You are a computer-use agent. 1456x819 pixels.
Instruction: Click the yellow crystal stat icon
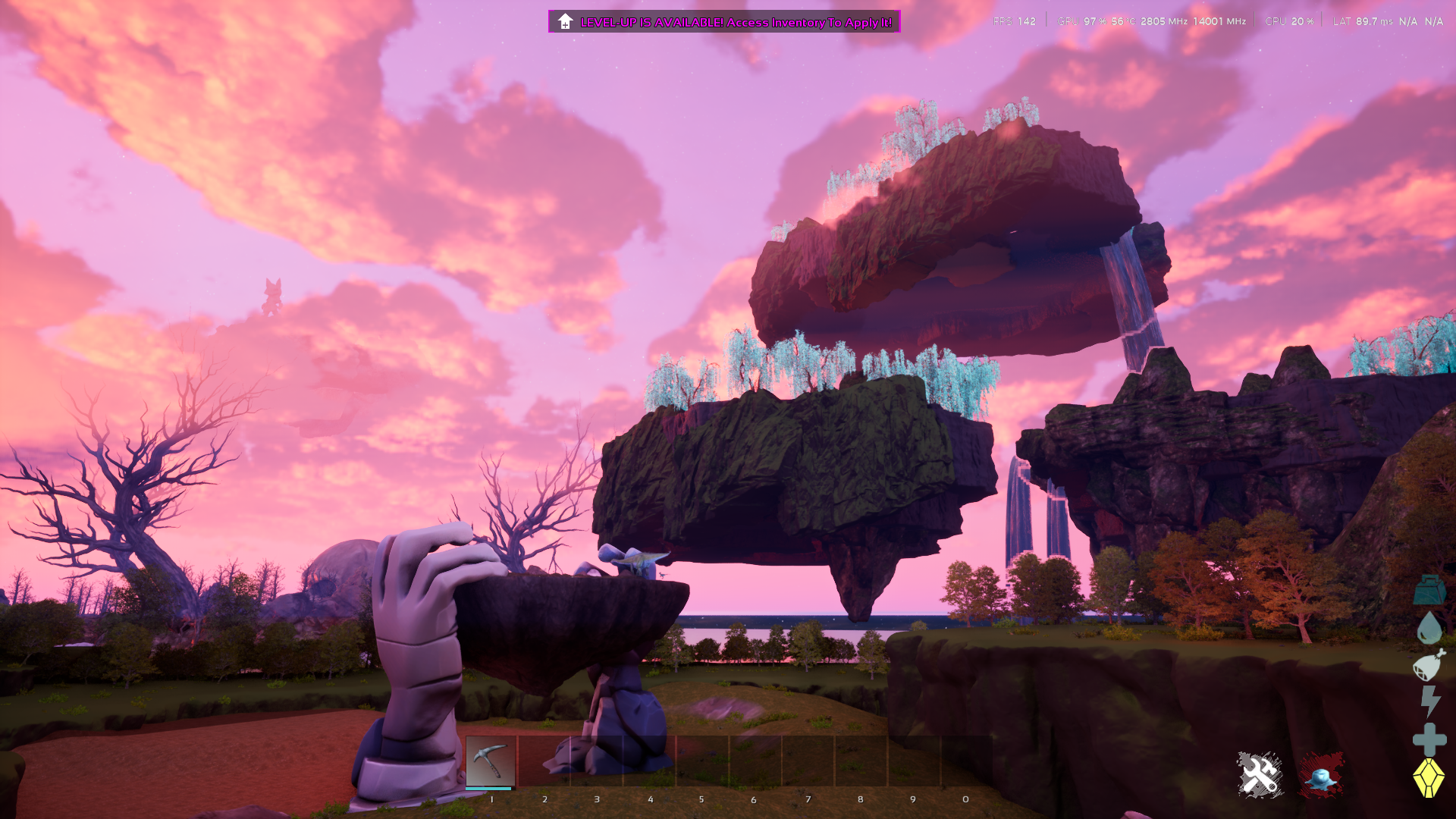coord(1429,778)
